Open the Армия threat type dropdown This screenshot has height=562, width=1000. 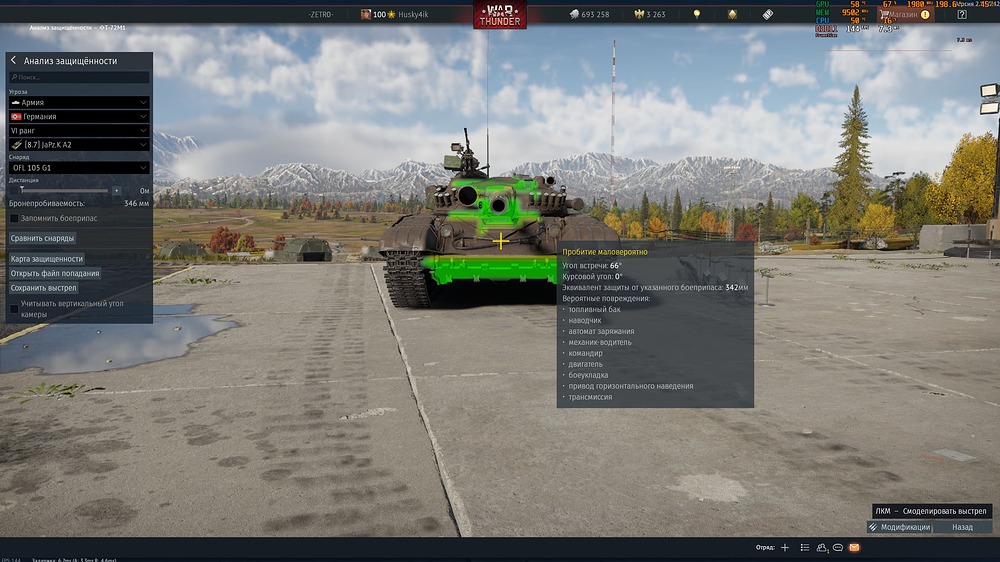click(79, 102)
